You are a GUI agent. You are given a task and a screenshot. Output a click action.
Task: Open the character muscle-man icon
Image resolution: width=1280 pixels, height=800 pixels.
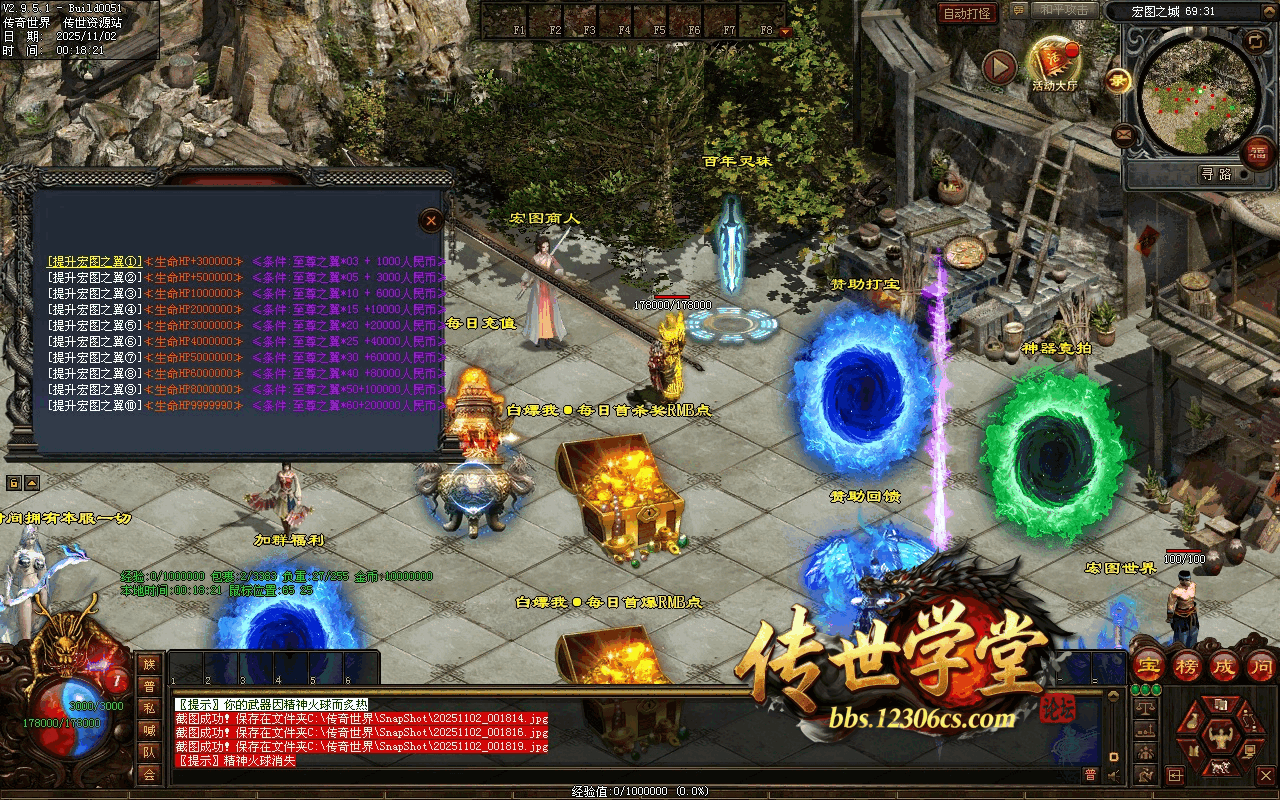click(1221, 739)
